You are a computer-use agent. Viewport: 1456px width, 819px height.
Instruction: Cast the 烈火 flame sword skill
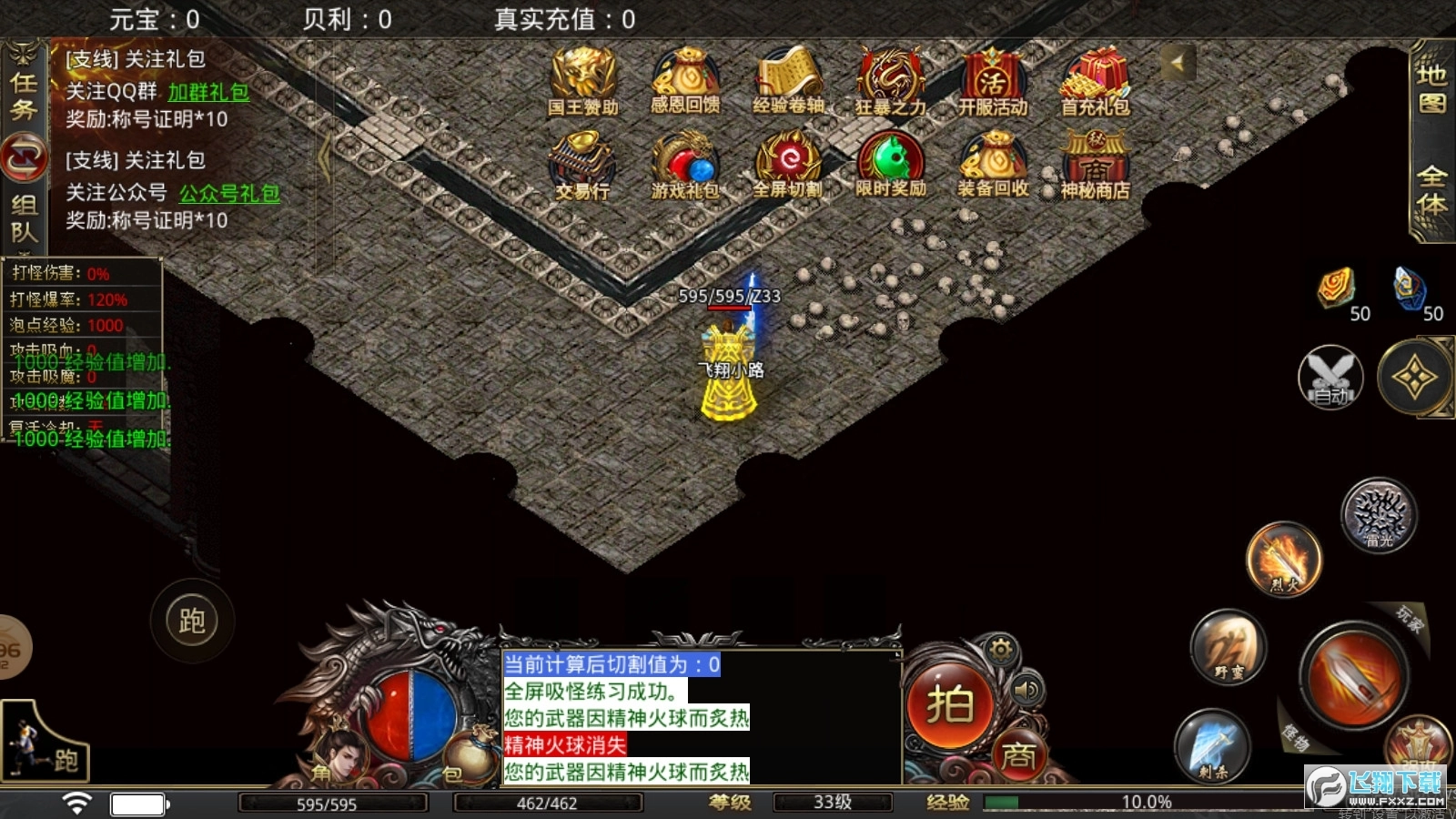click(1283, 558)
